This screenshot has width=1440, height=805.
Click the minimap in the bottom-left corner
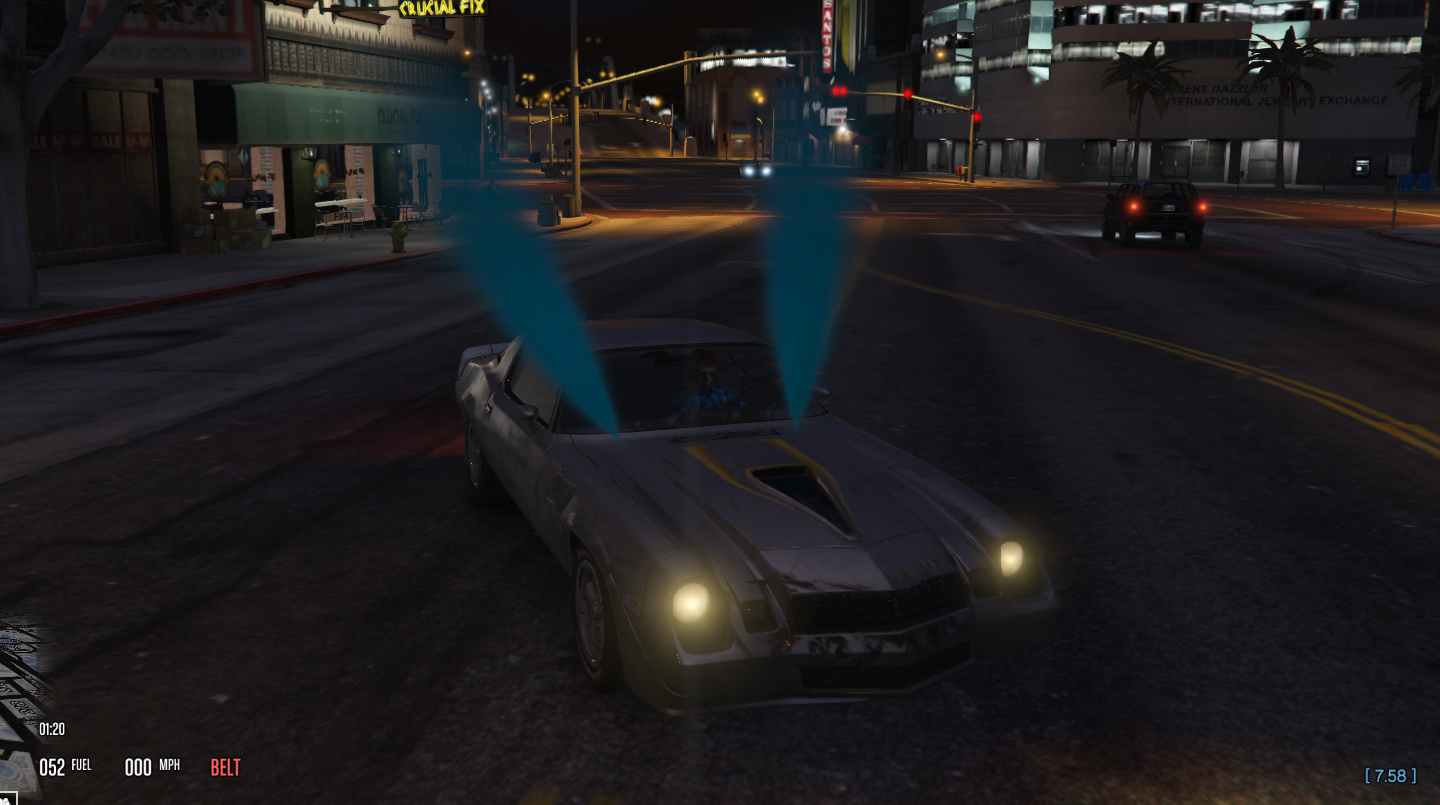click(x=15, y=690)
